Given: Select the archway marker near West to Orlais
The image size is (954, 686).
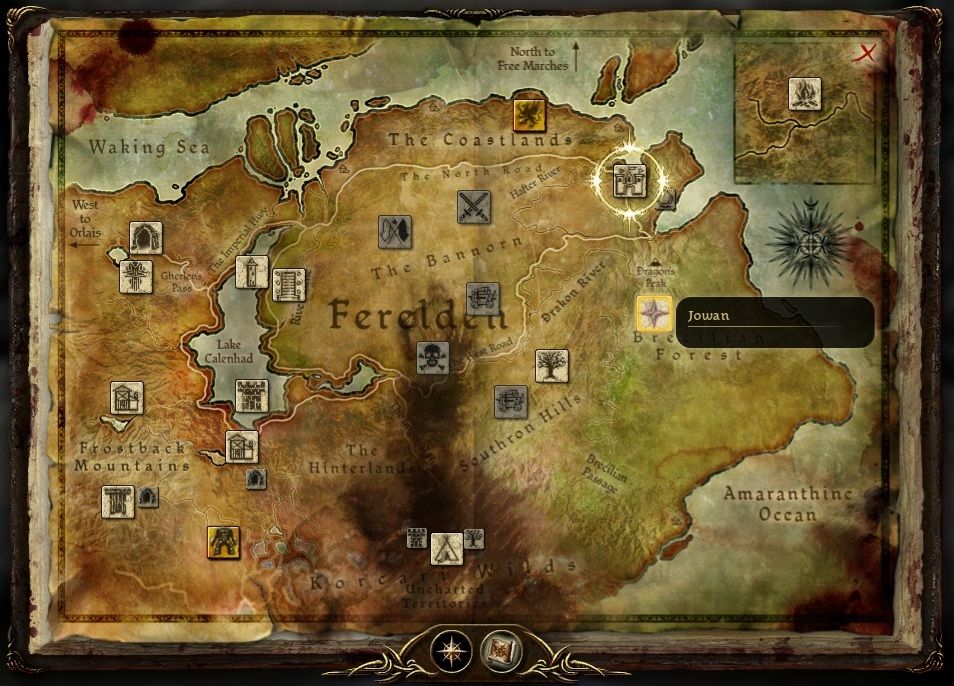Looking at the screenshot, I should (x=146, y=238).
